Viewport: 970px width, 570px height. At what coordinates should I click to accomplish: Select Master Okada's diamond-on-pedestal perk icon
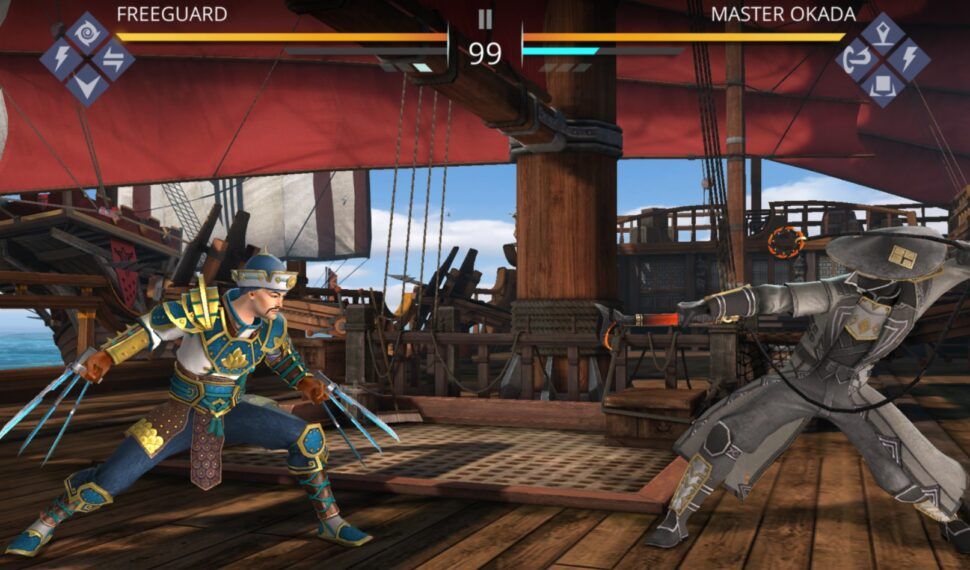click(882, 34)
